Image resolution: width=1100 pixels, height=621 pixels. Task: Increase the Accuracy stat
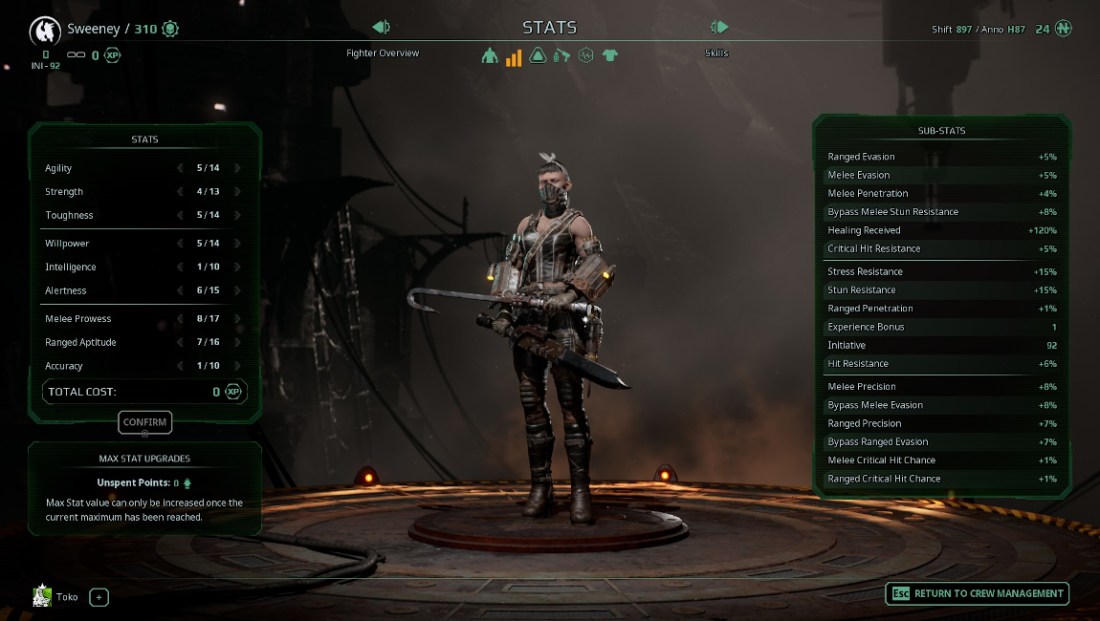237,366
